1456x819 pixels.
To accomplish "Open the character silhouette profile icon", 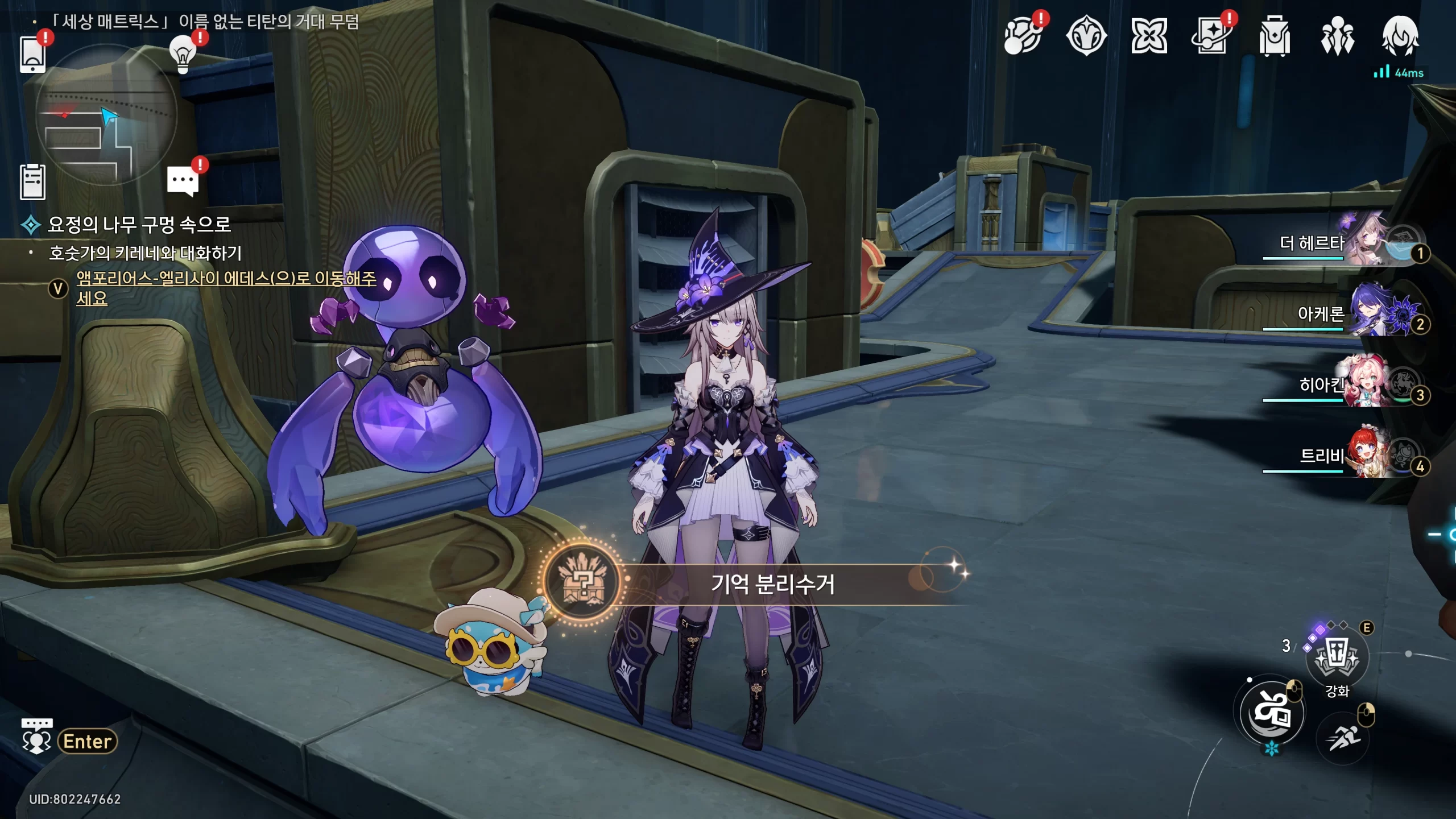I will 1400,36.
